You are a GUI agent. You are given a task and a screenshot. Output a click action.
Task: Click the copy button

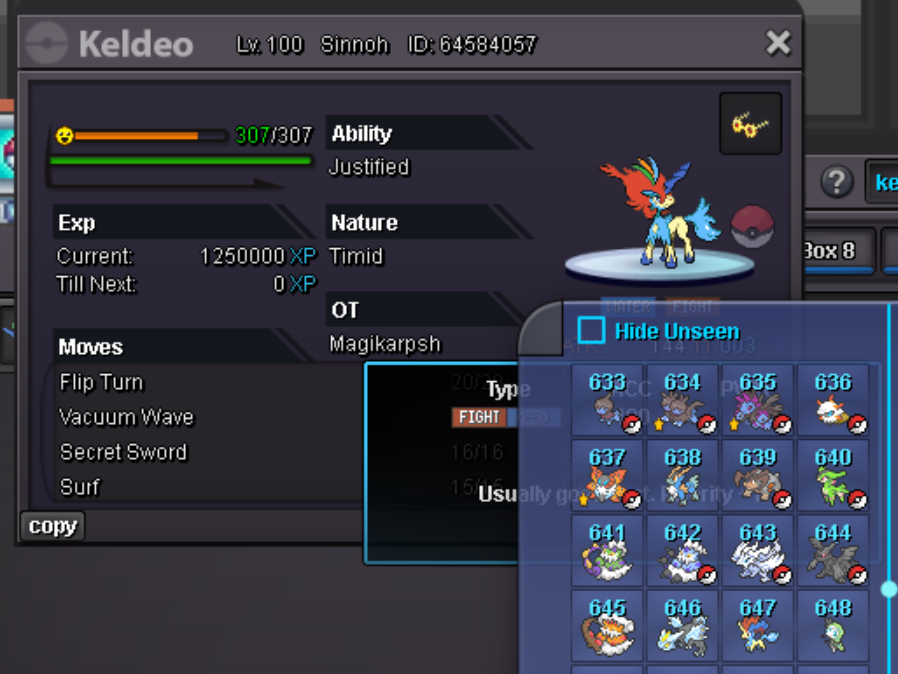click(52, 526)
